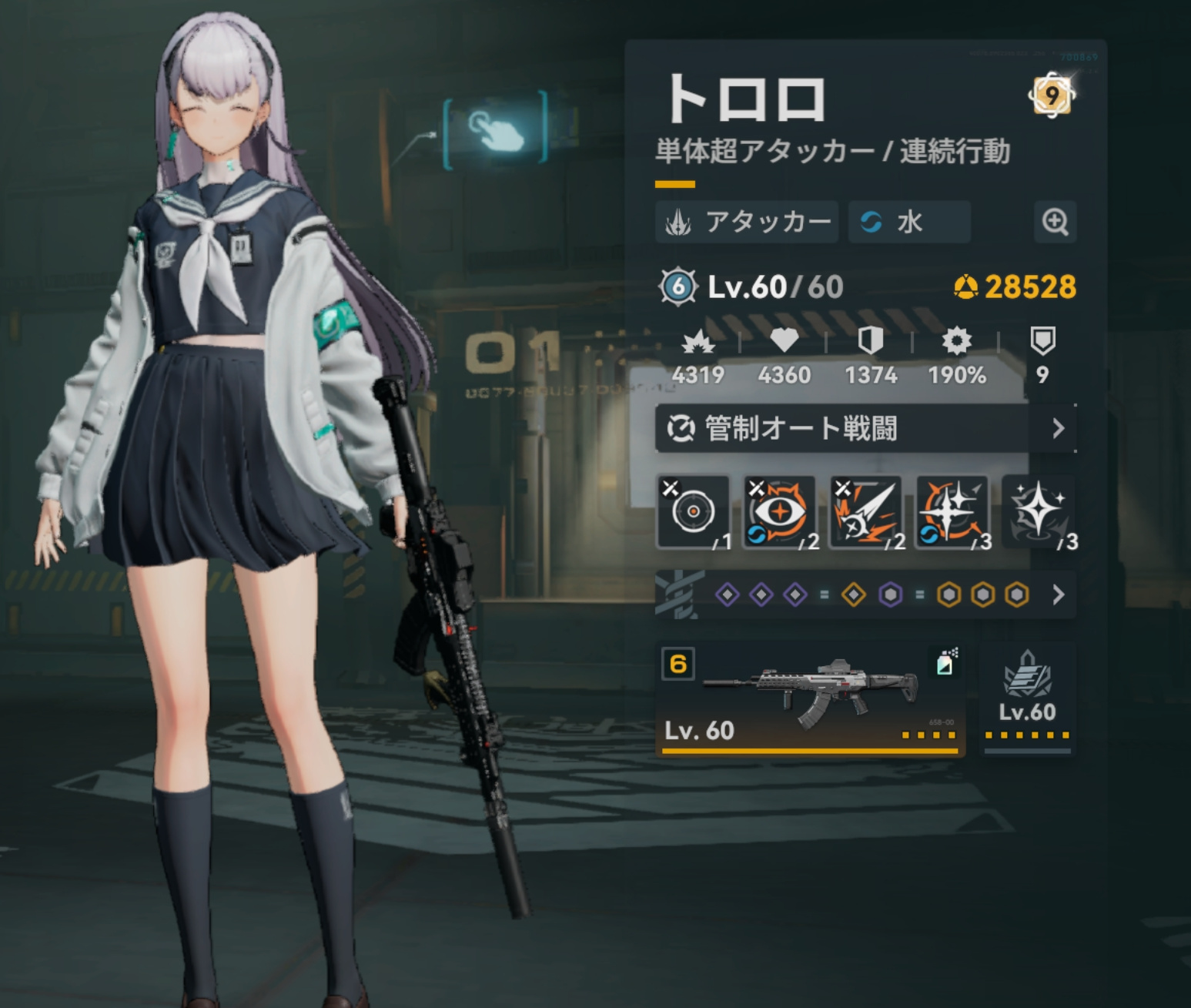The width and height of the screenshot is (1191, 1008).
Task: Open the hexagon node upgrade row
Action: [865, 594]
